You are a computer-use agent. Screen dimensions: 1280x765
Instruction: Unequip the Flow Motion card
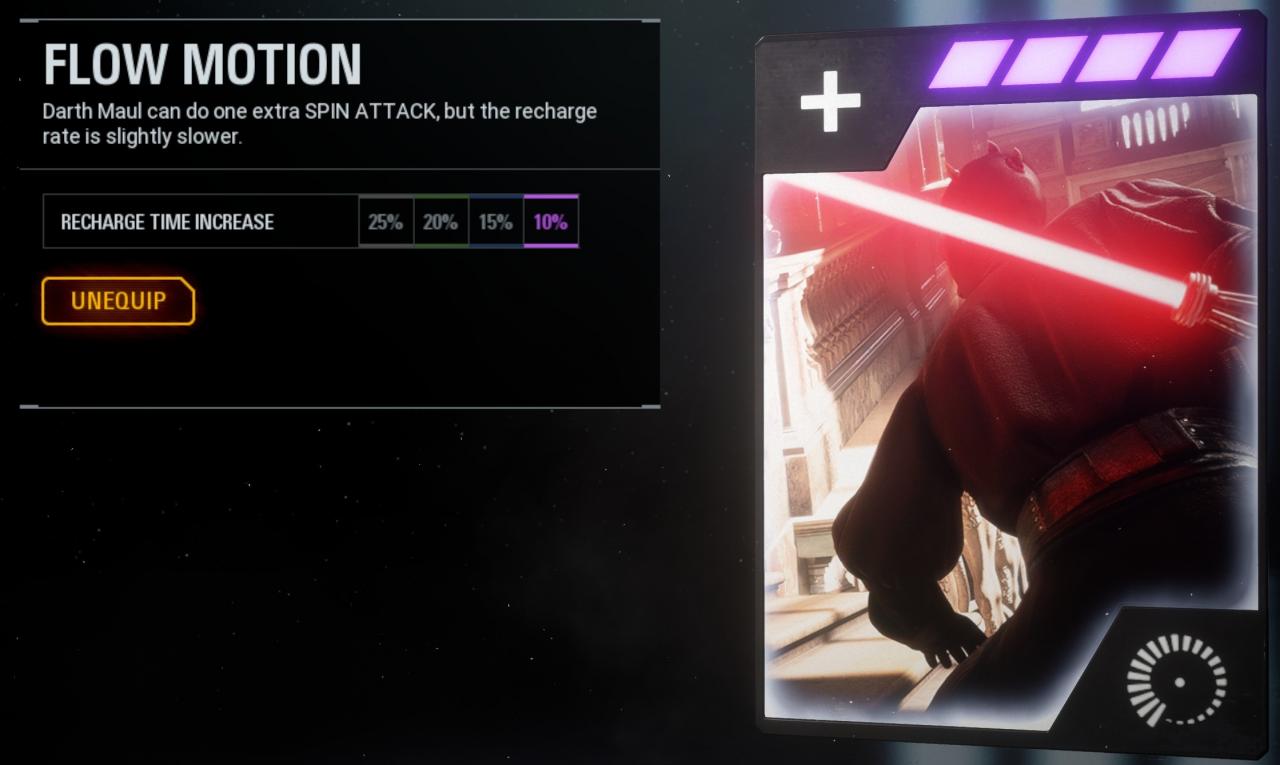tap(118, 301)
